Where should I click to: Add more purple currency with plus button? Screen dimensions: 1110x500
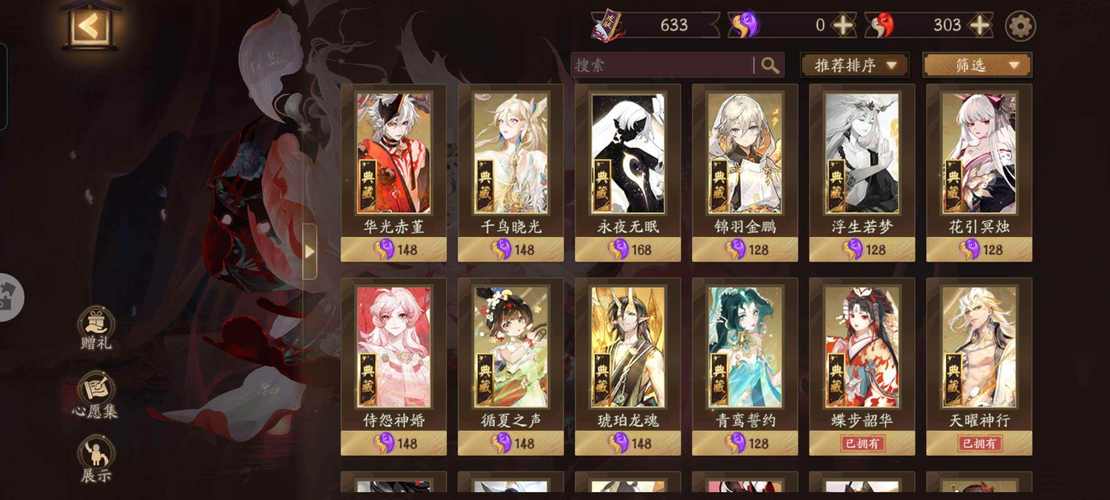845,26
